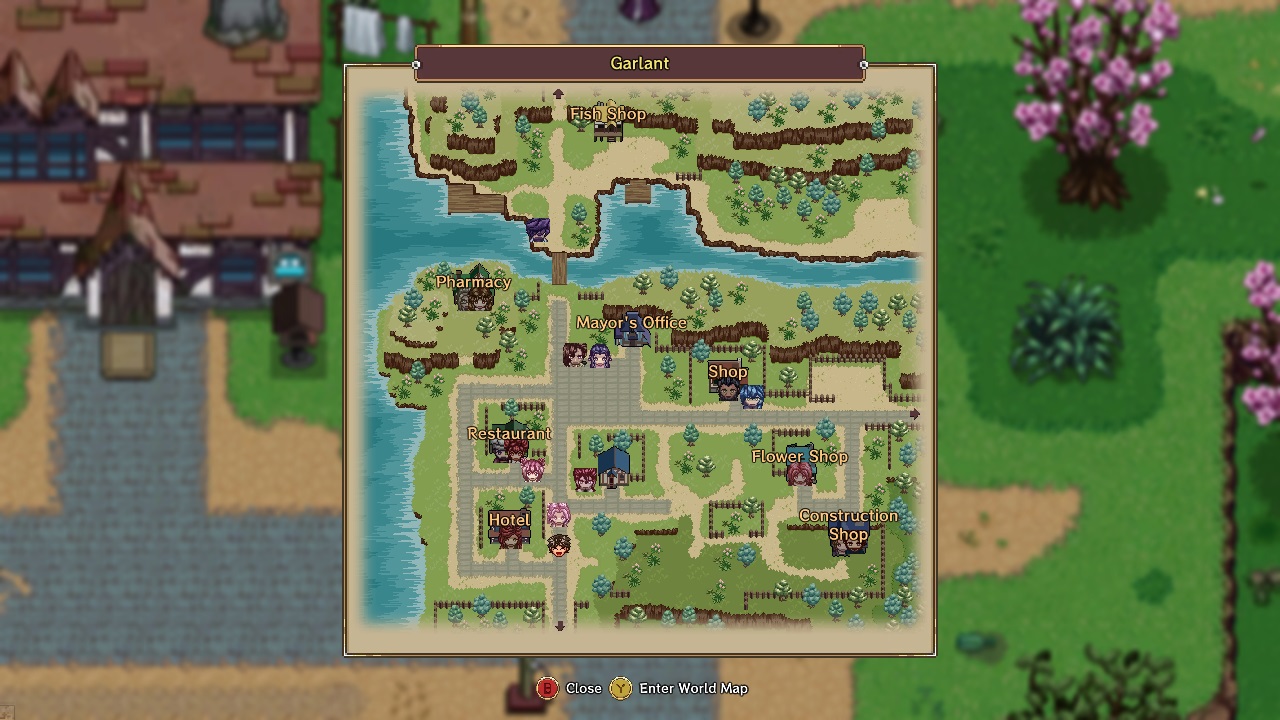The height and width of the screenshot is (720, 1280).
Task: Click the cloaked figure near the northern bridge
Action: coord(536,229)
